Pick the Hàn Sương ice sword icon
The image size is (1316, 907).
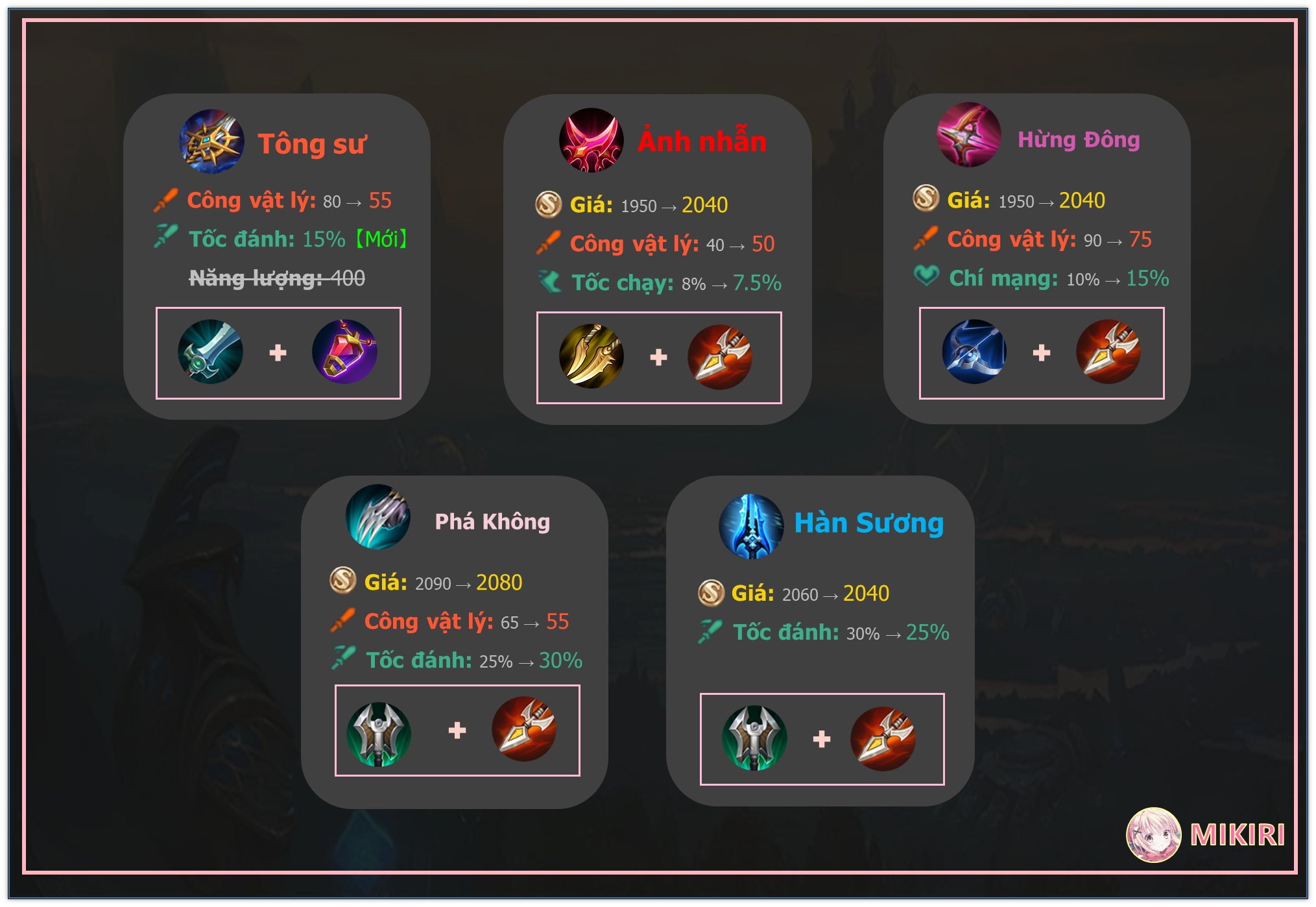751,526
